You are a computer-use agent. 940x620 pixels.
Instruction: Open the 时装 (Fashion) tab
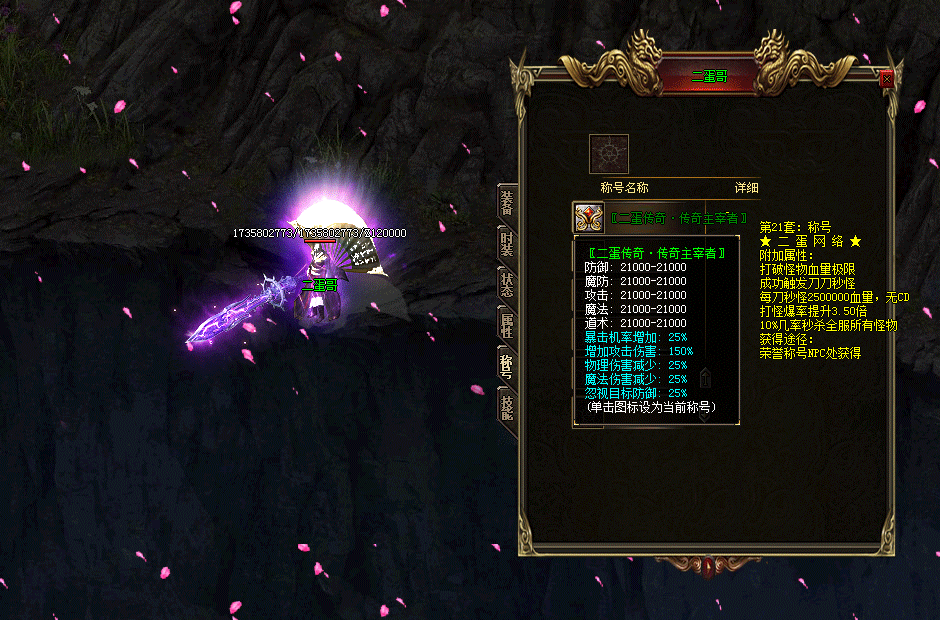point(507,243)
